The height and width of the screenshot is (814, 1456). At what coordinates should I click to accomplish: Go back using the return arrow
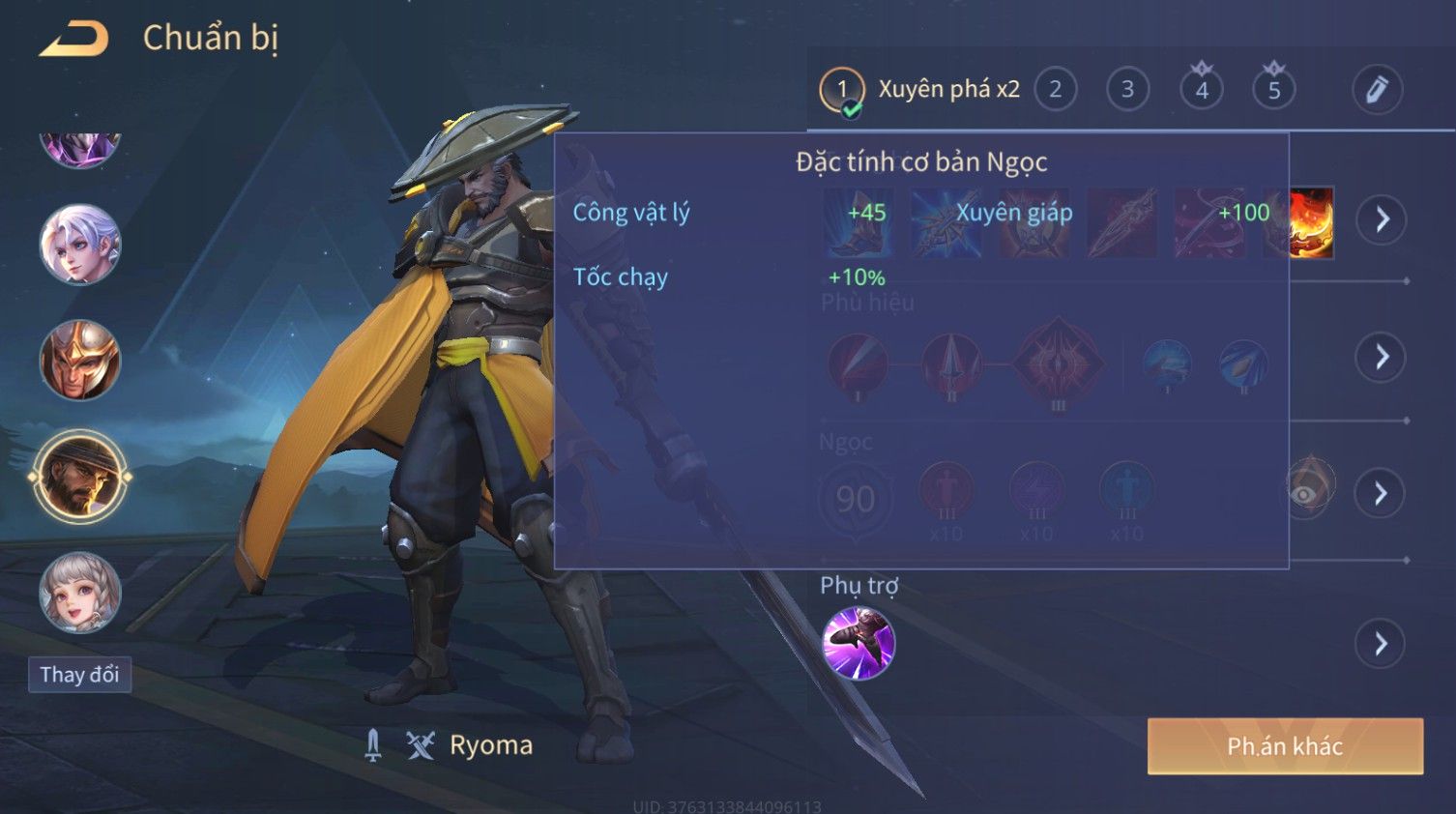click(73, 39)
